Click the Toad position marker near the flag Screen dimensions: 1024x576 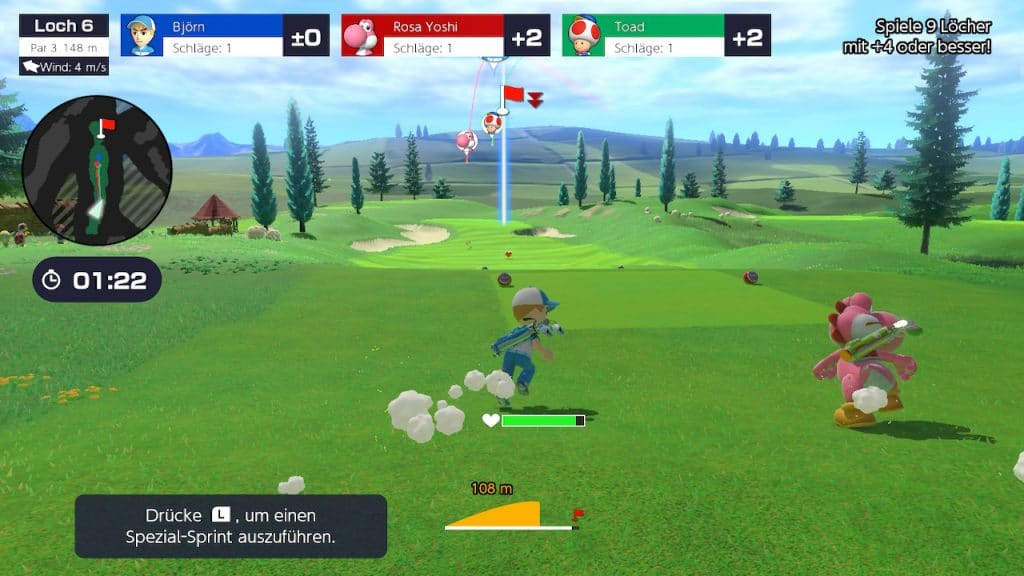tap(492, 123)
